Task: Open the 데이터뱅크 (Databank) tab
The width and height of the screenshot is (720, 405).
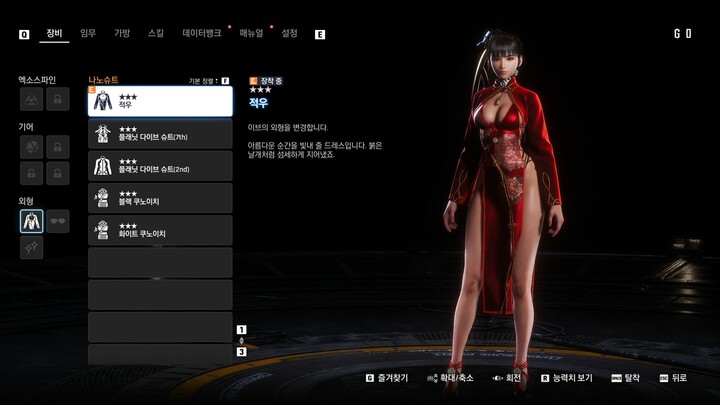Action: pyautogui.click(x=203, y=33)
